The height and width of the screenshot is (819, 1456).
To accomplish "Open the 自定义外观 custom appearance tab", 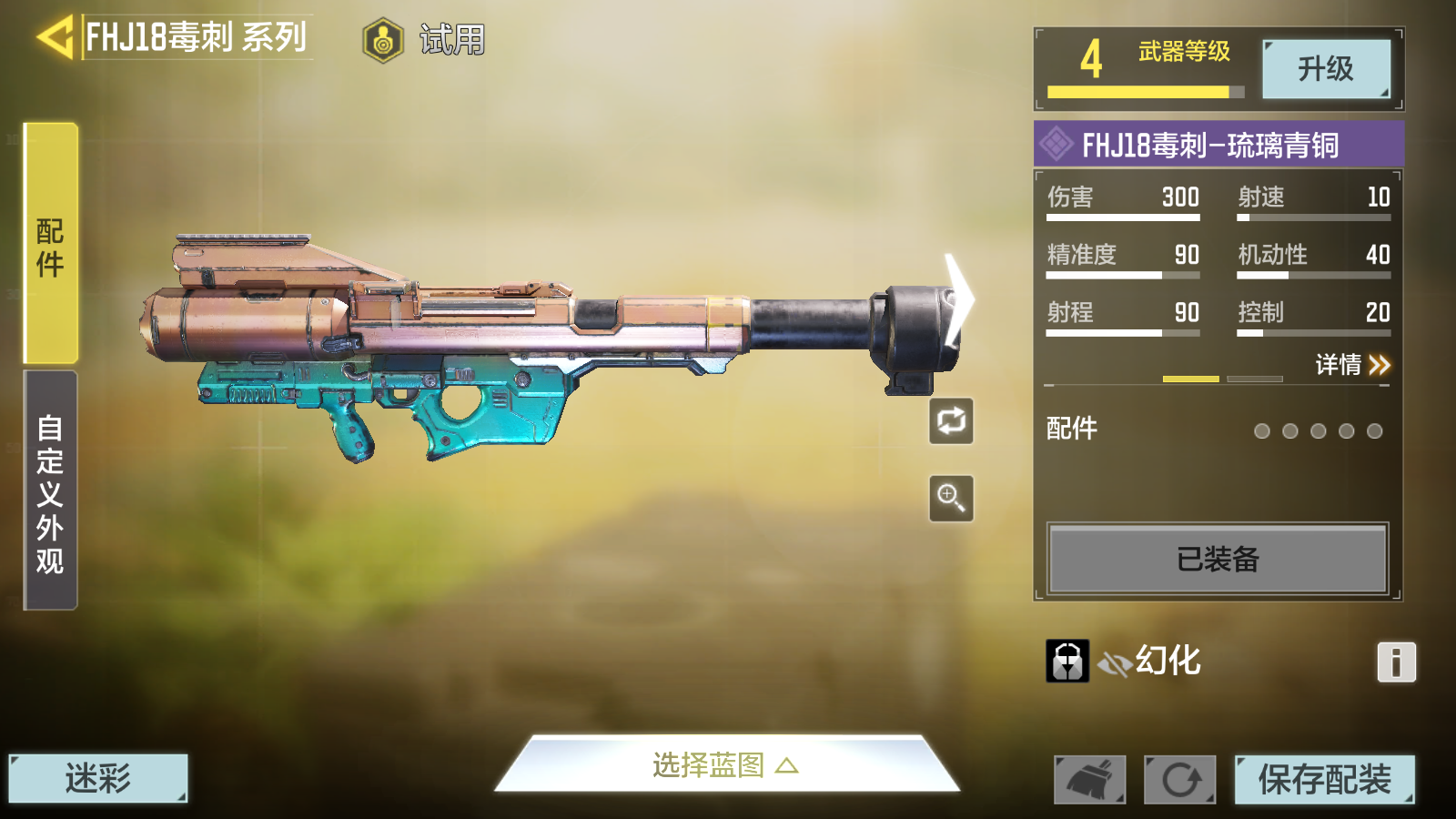I will tap(51, 491).
